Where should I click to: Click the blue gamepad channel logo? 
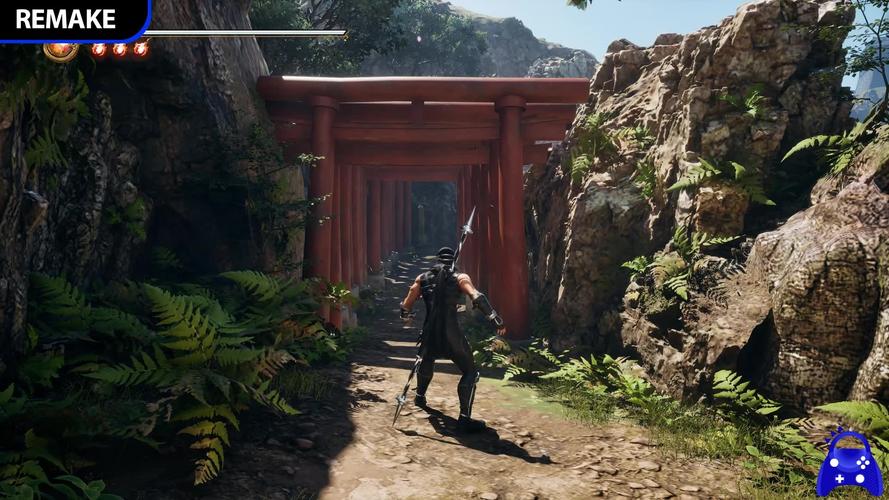point(849,465)
